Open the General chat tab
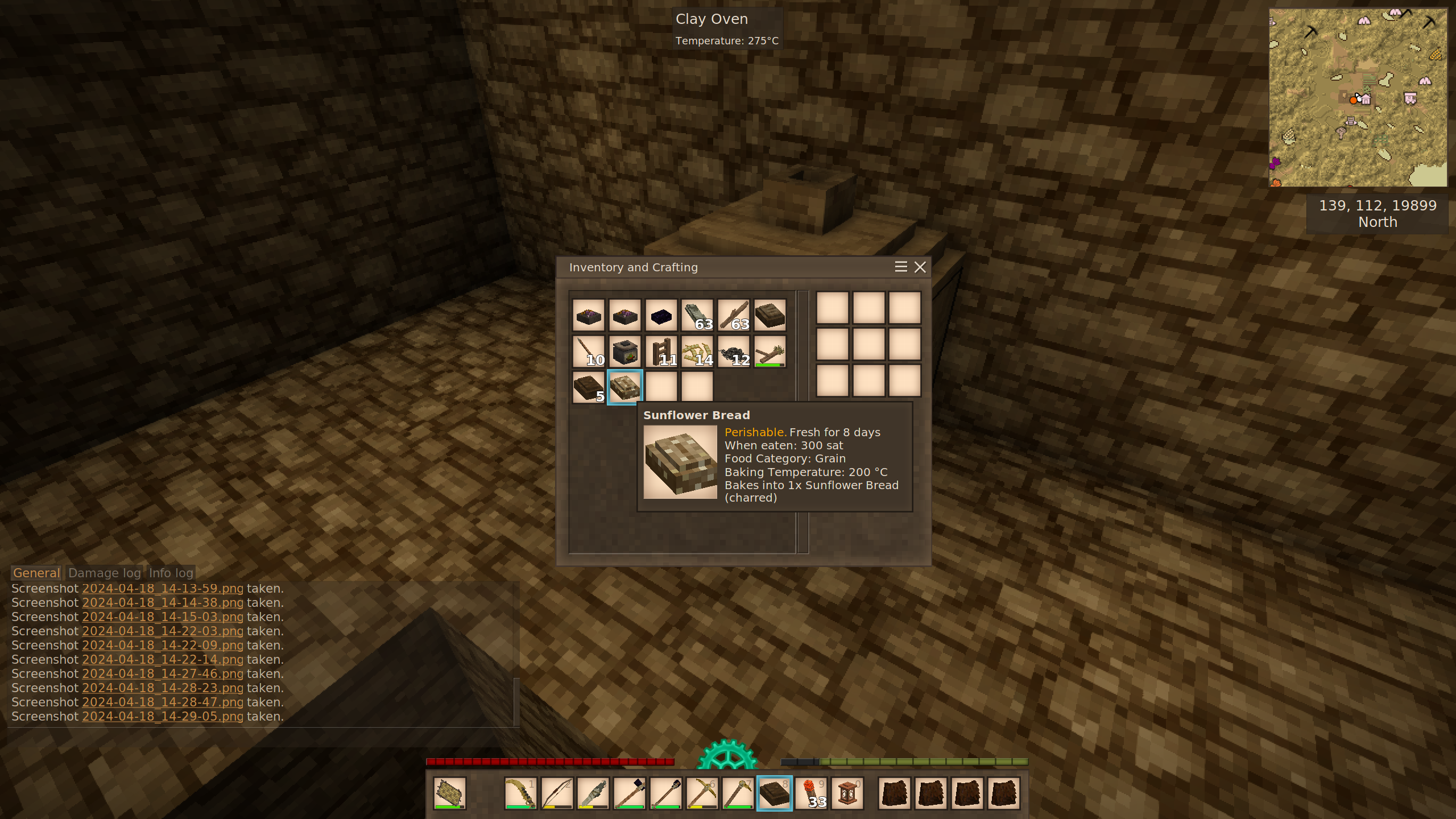Screen dimensions: 1456x819 pos(36,573)
